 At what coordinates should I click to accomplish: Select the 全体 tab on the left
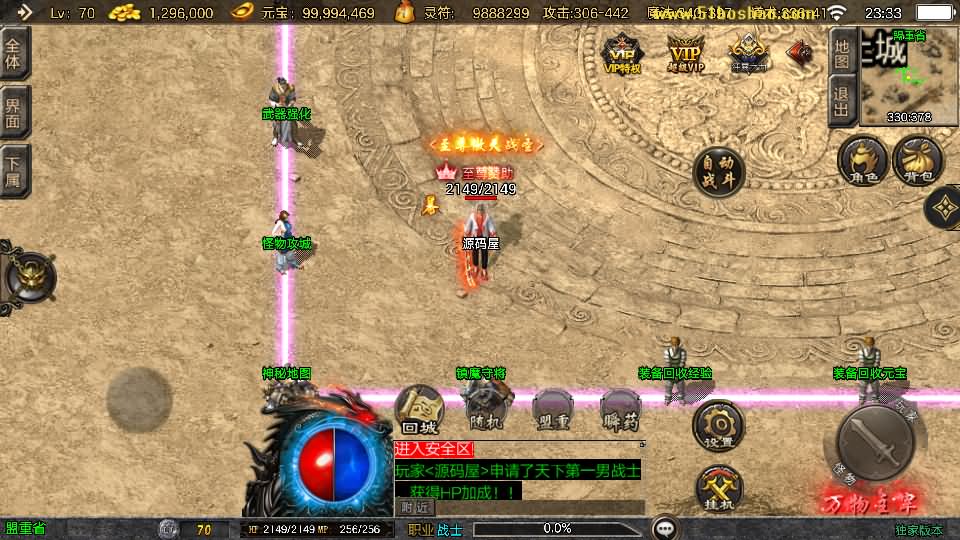coord(14,52)
